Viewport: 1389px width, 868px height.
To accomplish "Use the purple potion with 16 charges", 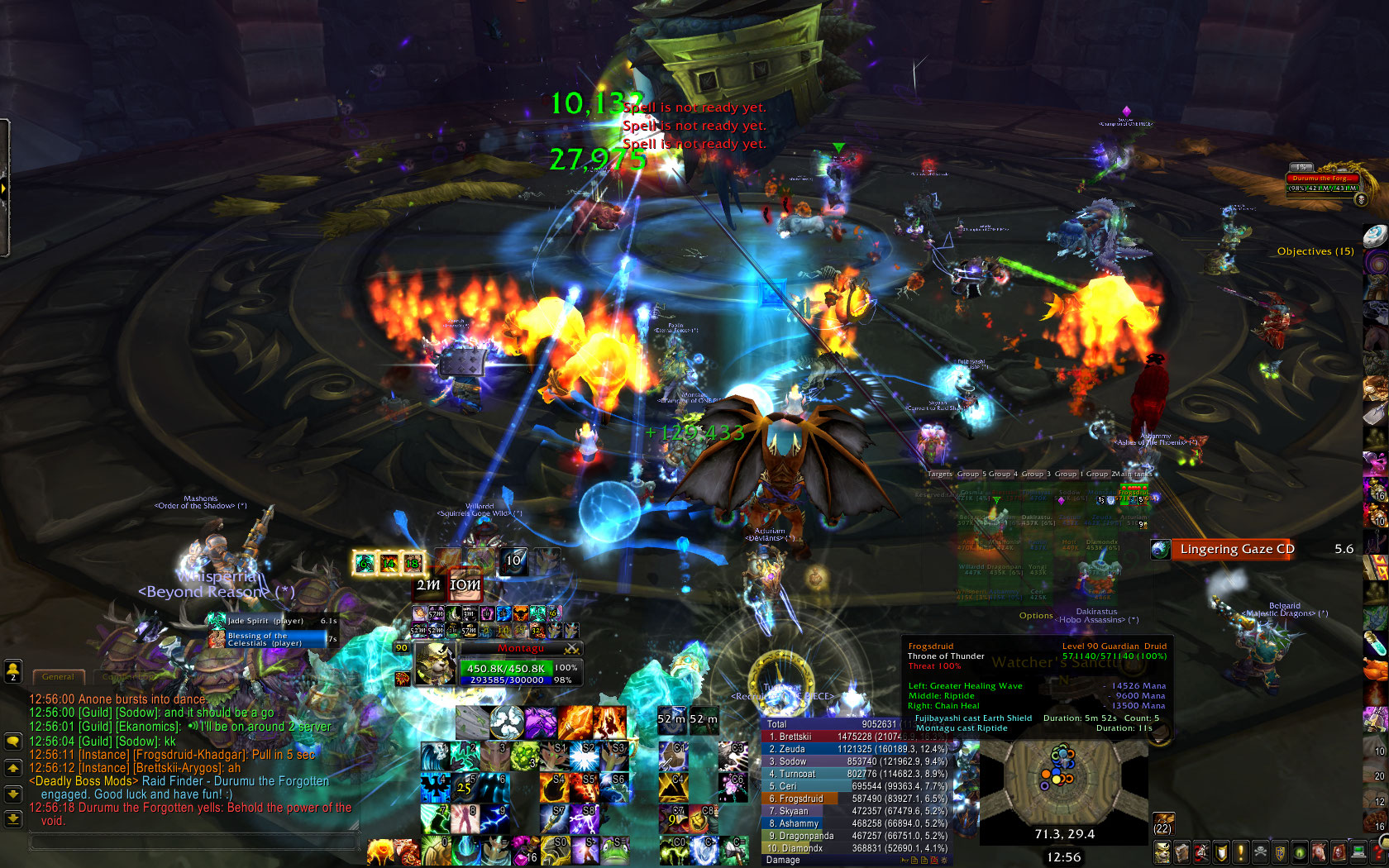I will click(526, 851).
